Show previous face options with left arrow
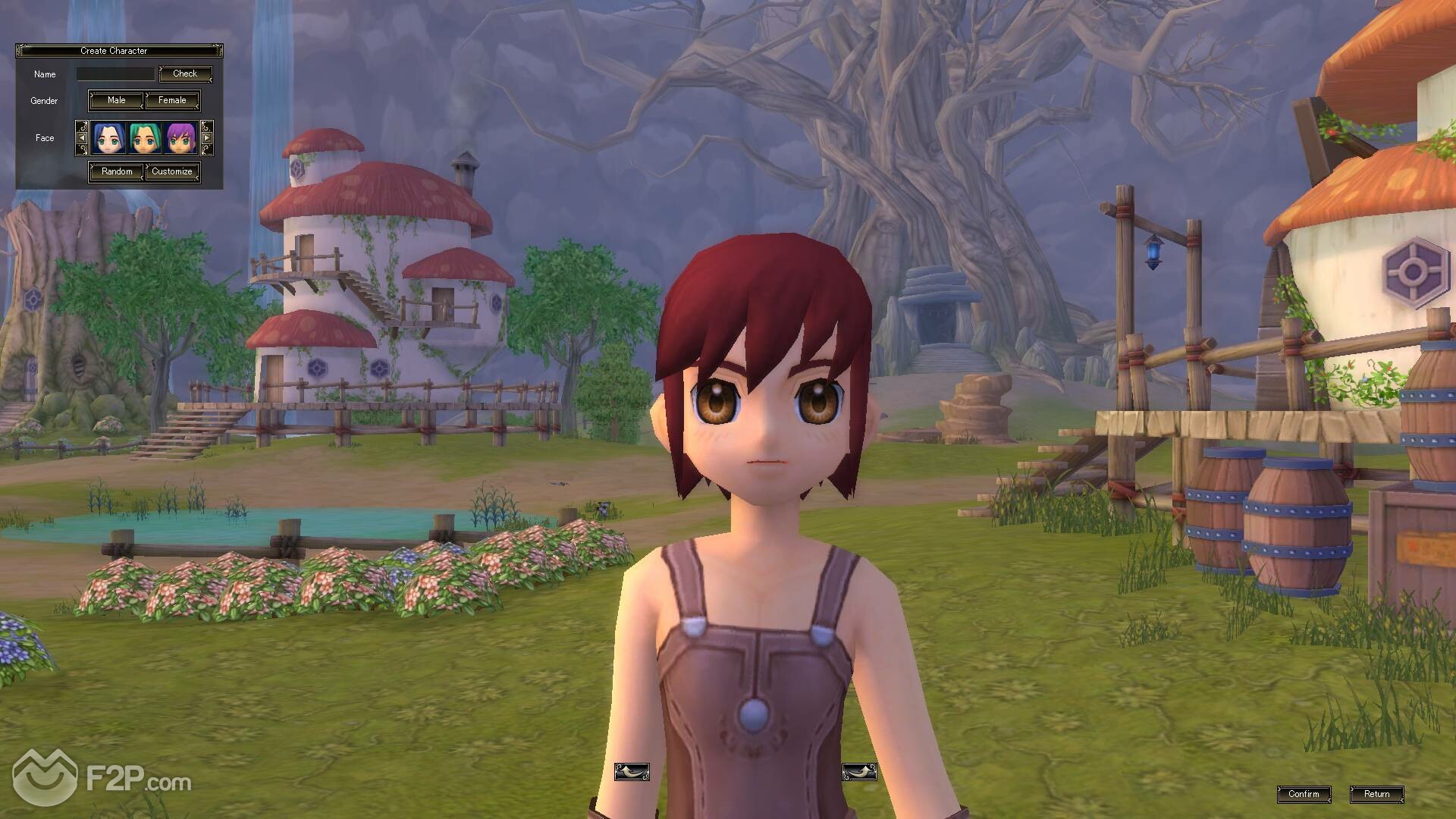This screenshot has height=819, width=1456. click(x=82, y=138)
